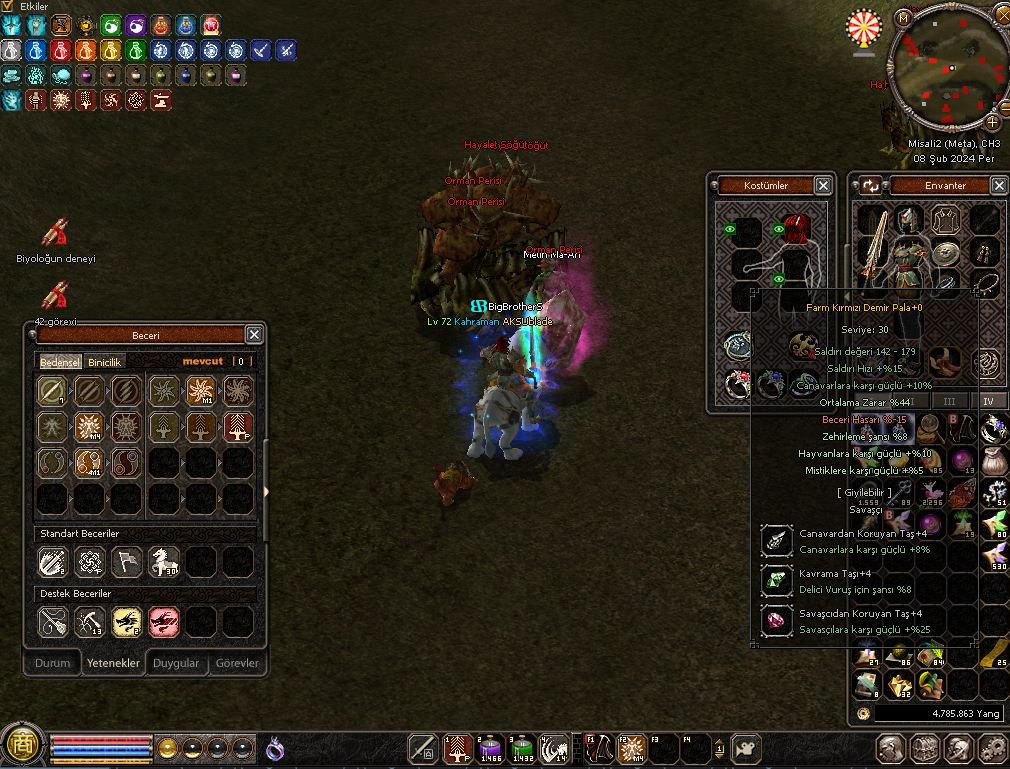
Task: Open the Duygular tab
Action: [177, 663]
